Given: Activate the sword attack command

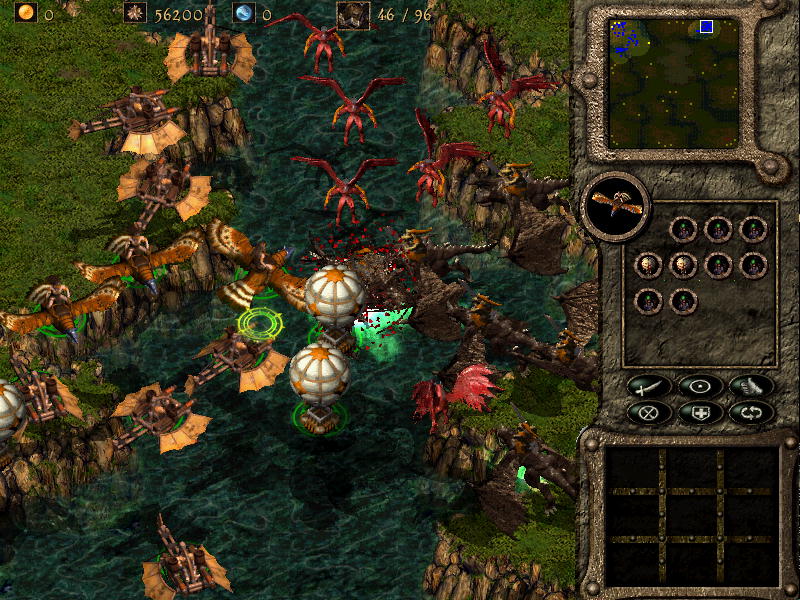Looking at the screenshot, I should coord(649,386).
